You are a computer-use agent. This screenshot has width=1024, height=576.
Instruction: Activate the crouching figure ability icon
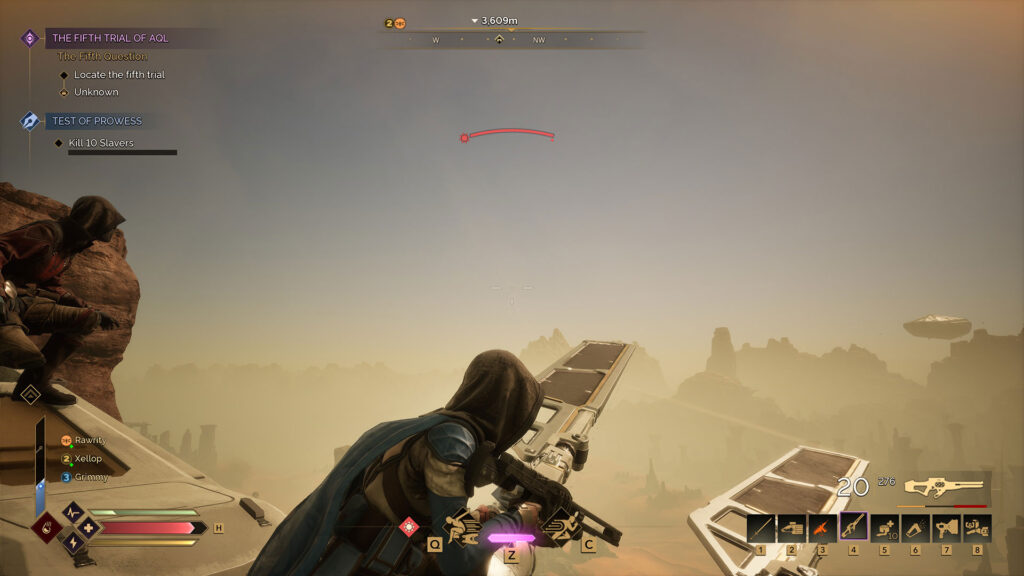click(x=463, y=526)
